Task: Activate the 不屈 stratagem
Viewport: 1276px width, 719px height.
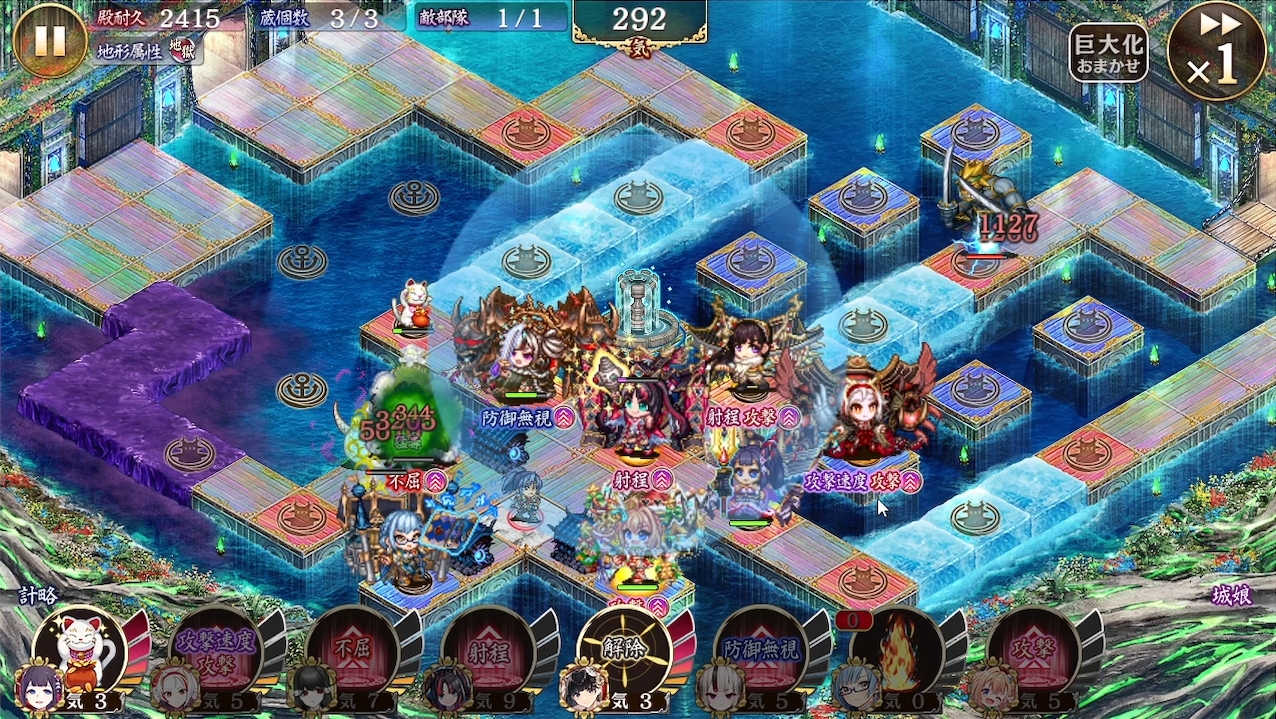Action: click(x=352, y=650)
